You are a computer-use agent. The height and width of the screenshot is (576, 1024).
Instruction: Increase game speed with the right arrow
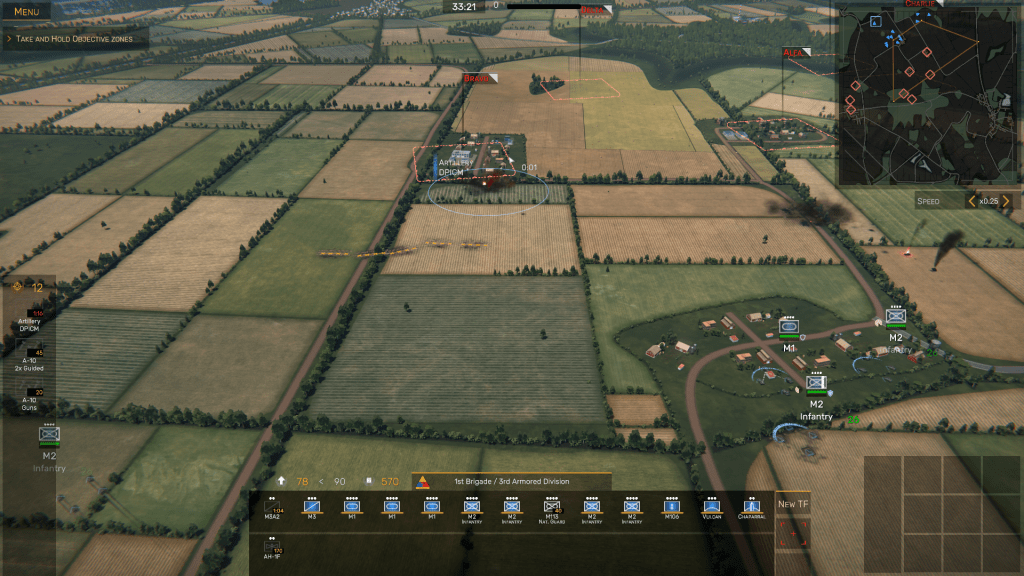coord(1006,201)
